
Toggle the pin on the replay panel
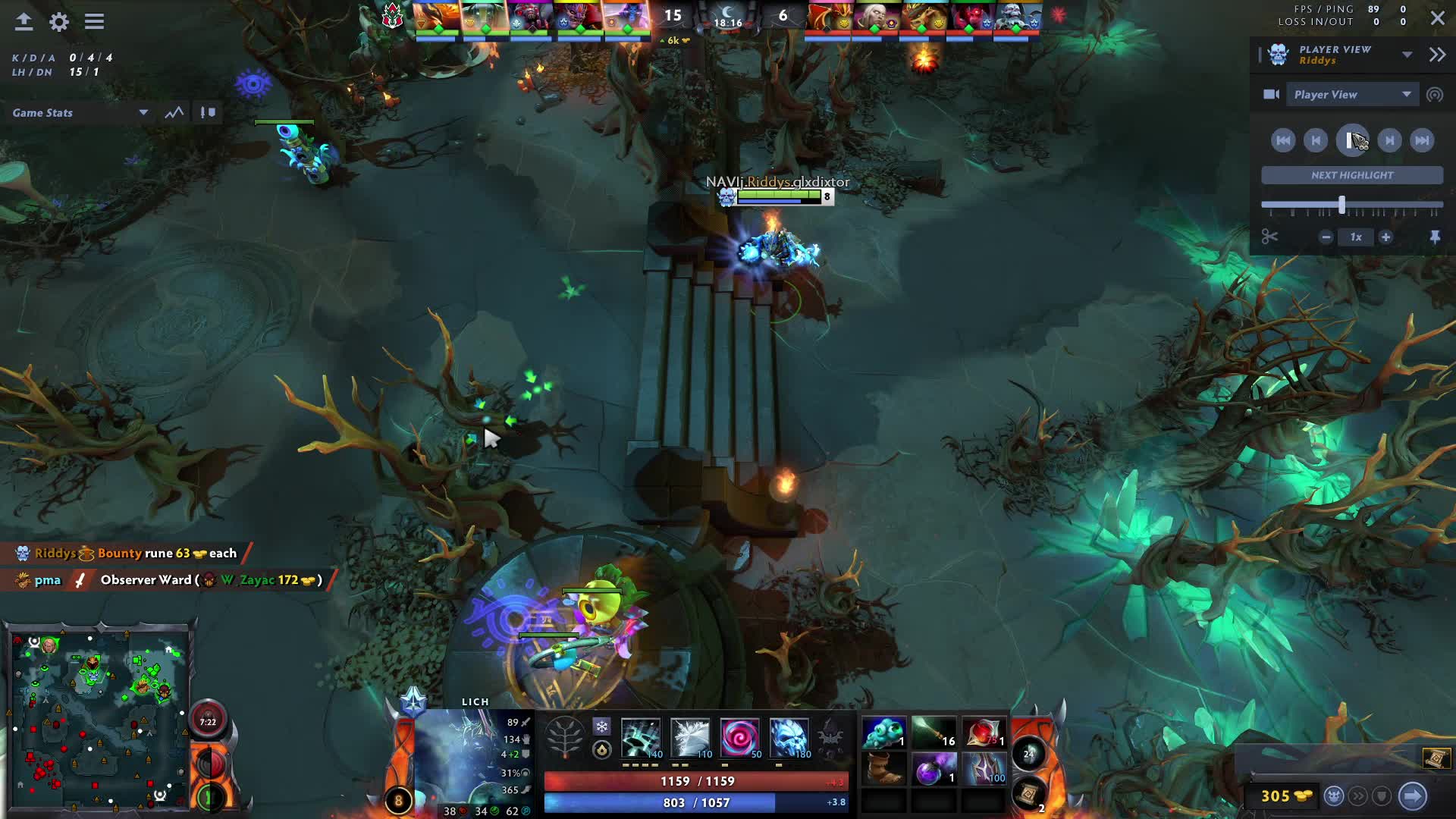click(1435, 237)
